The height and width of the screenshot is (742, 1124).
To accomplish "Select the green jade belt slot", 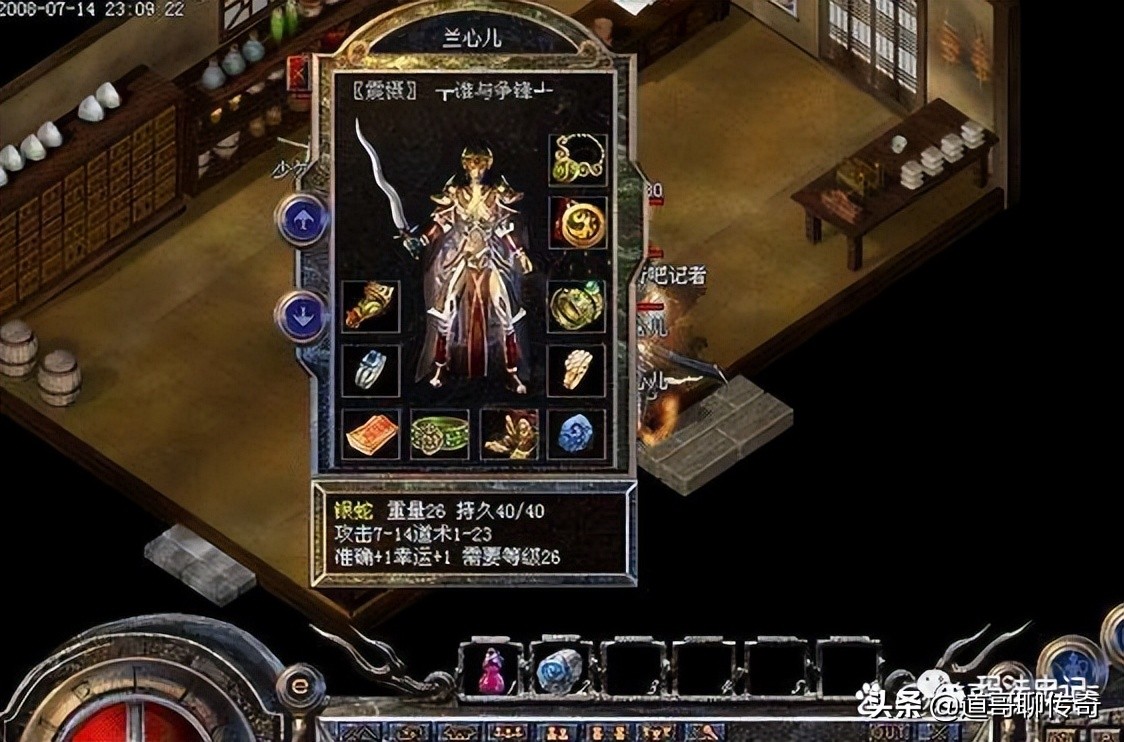I will (x=439, y=434).
